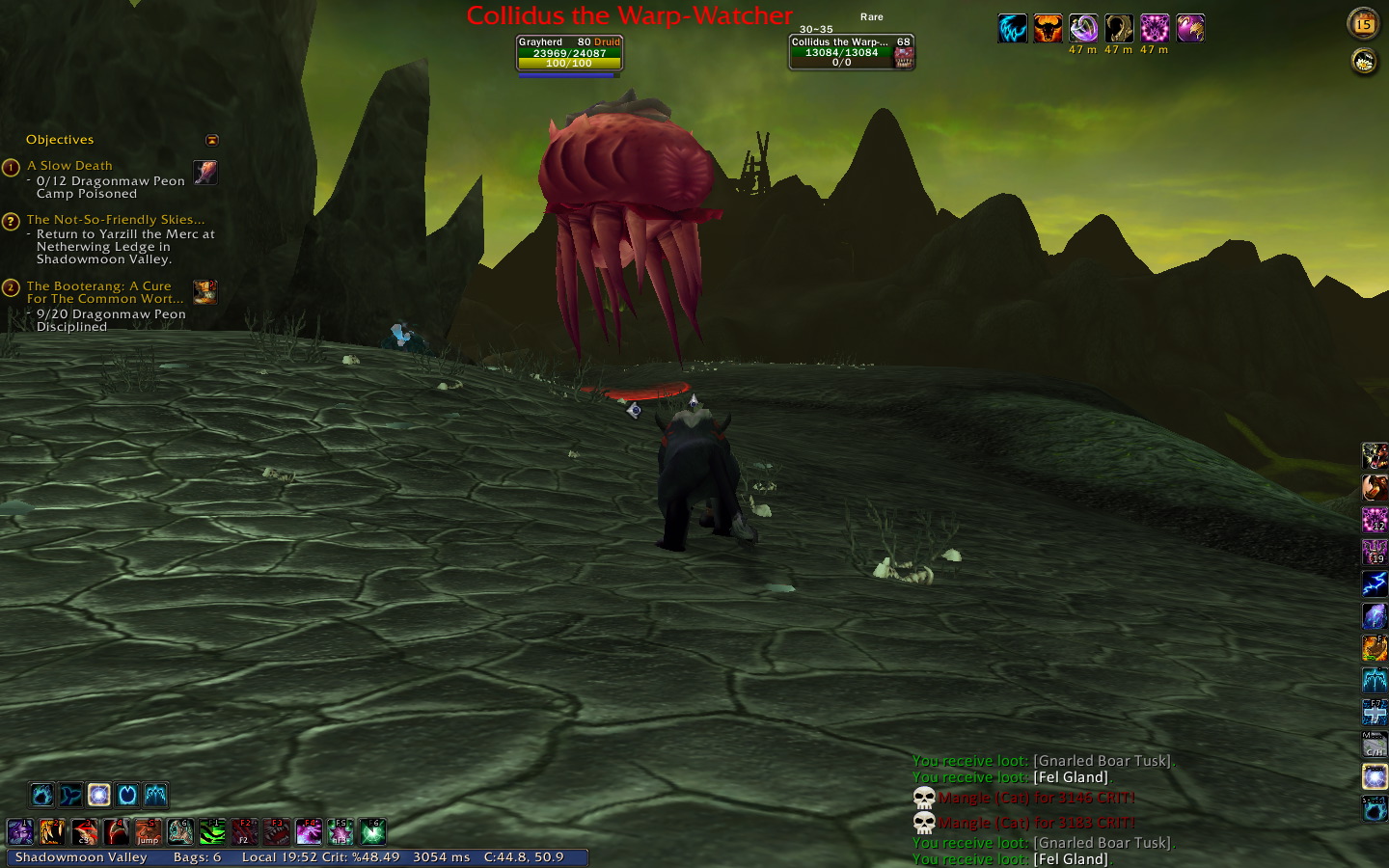Collapse the Objectives tracker
This screenshot has width=1389, height=868.
click(212, 140)
